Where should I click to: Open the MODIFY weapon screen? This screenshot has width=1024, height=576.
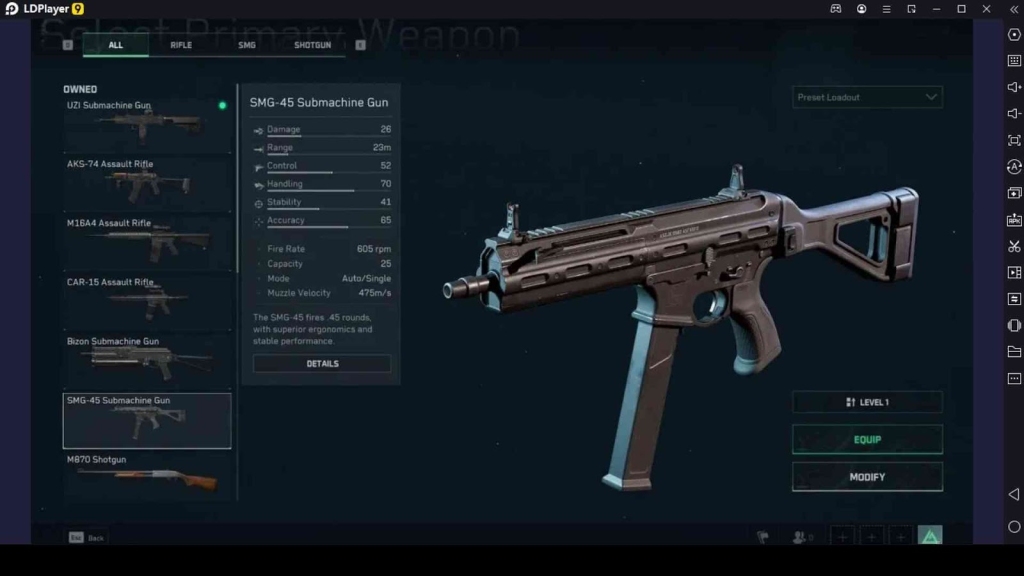click(867, 477)
